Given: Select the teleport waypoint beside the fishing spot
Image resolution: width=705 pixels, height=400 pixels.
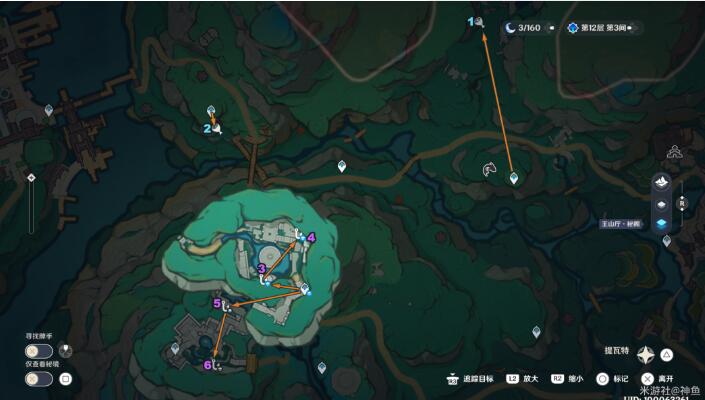Looking at the screenshot, I should [x=514, y=178].
